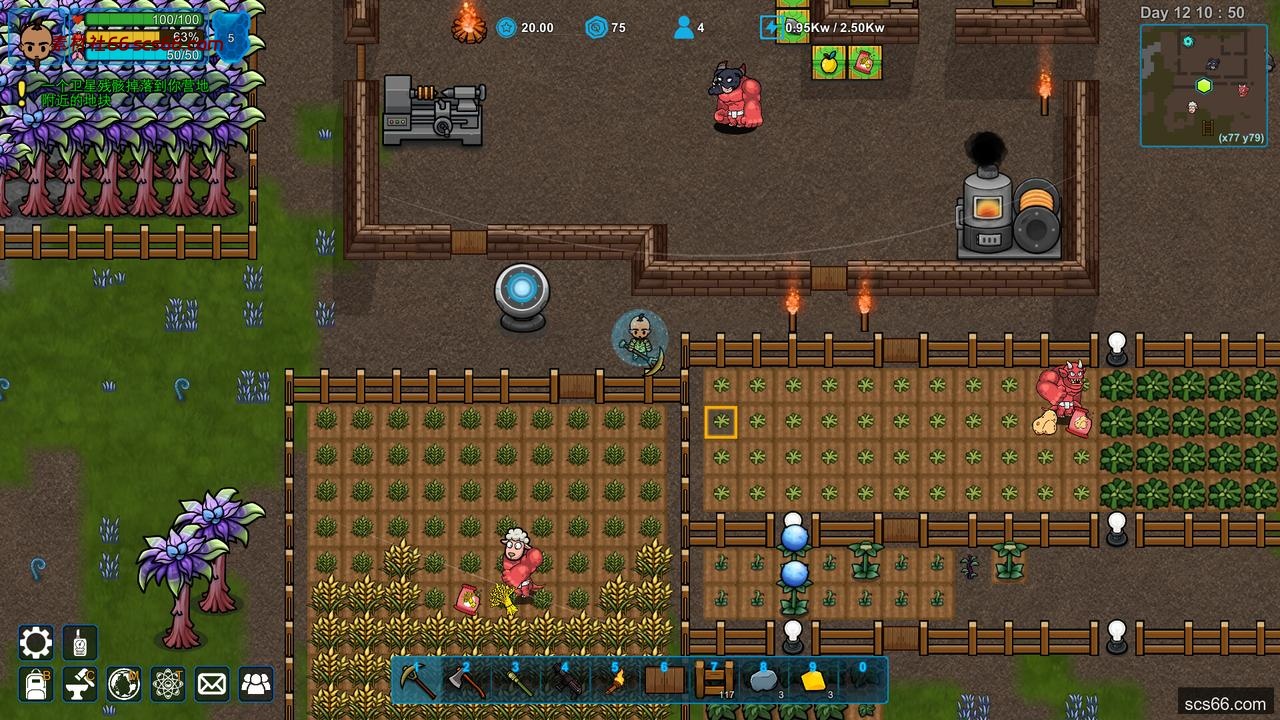Open the colonists roster panel
Screen dimensions: 1280x720
[x=255, y=684]
